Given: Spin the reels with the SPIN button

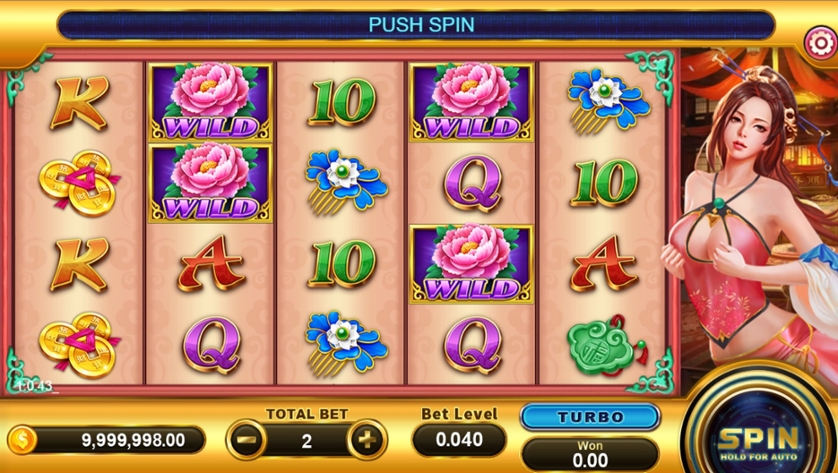Looking at the screenshot, I should pos(759,437).
